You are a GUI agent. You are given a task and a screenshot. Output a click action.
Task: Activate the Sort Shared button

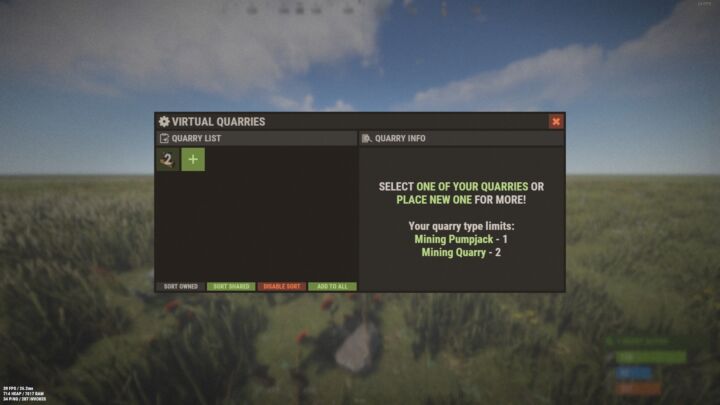click(x=231, y=287)
